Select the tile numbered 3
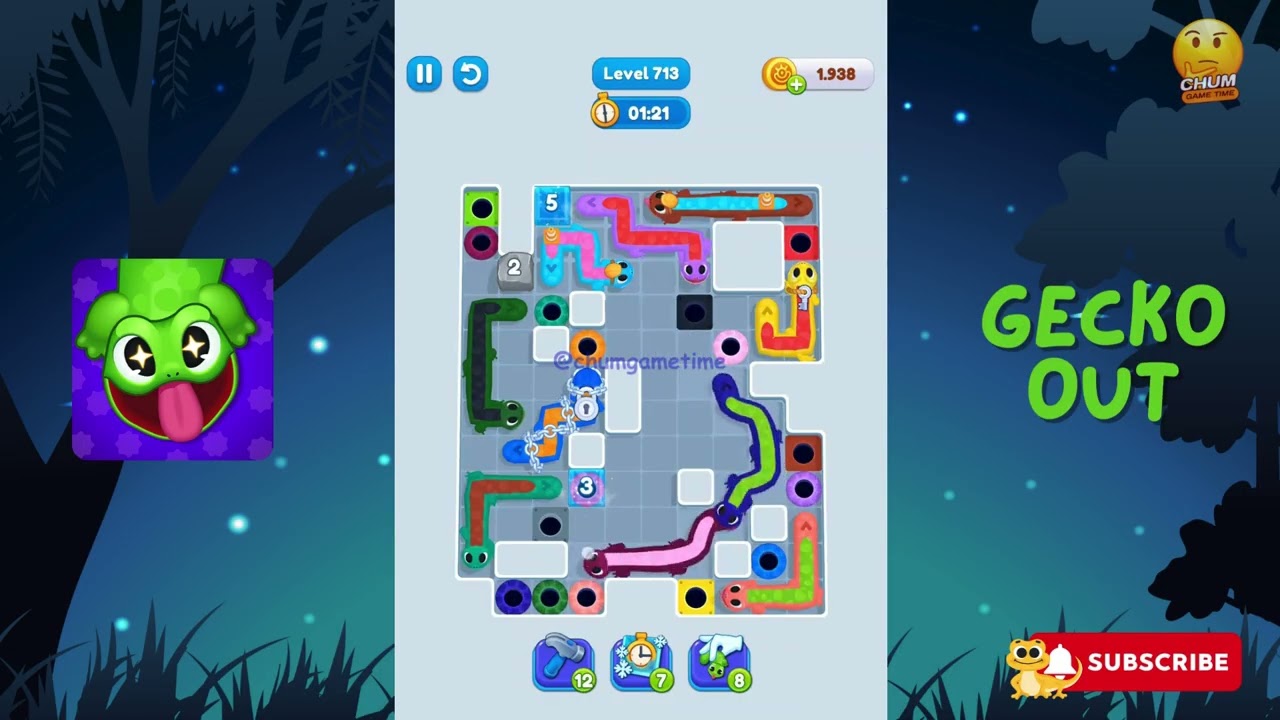 (x=585, y=487)
